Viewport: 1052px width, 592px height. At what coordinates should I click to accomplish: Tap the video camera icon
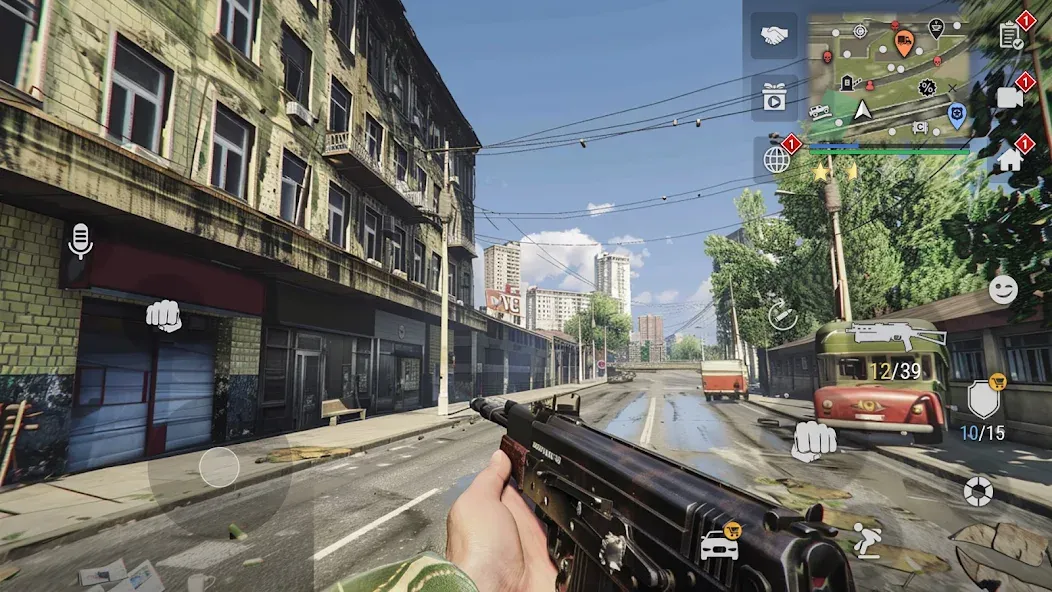[1010, 97]
